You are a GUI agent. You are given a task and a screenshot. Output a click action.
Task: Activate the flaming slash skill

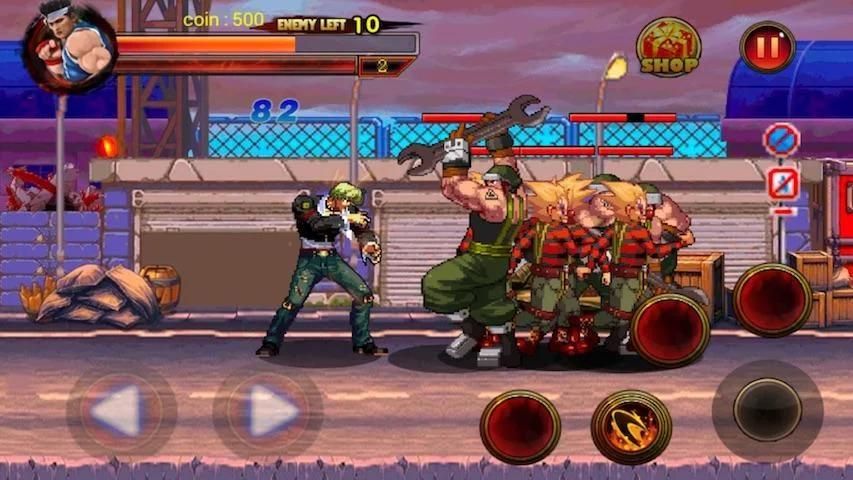(631, 427)
